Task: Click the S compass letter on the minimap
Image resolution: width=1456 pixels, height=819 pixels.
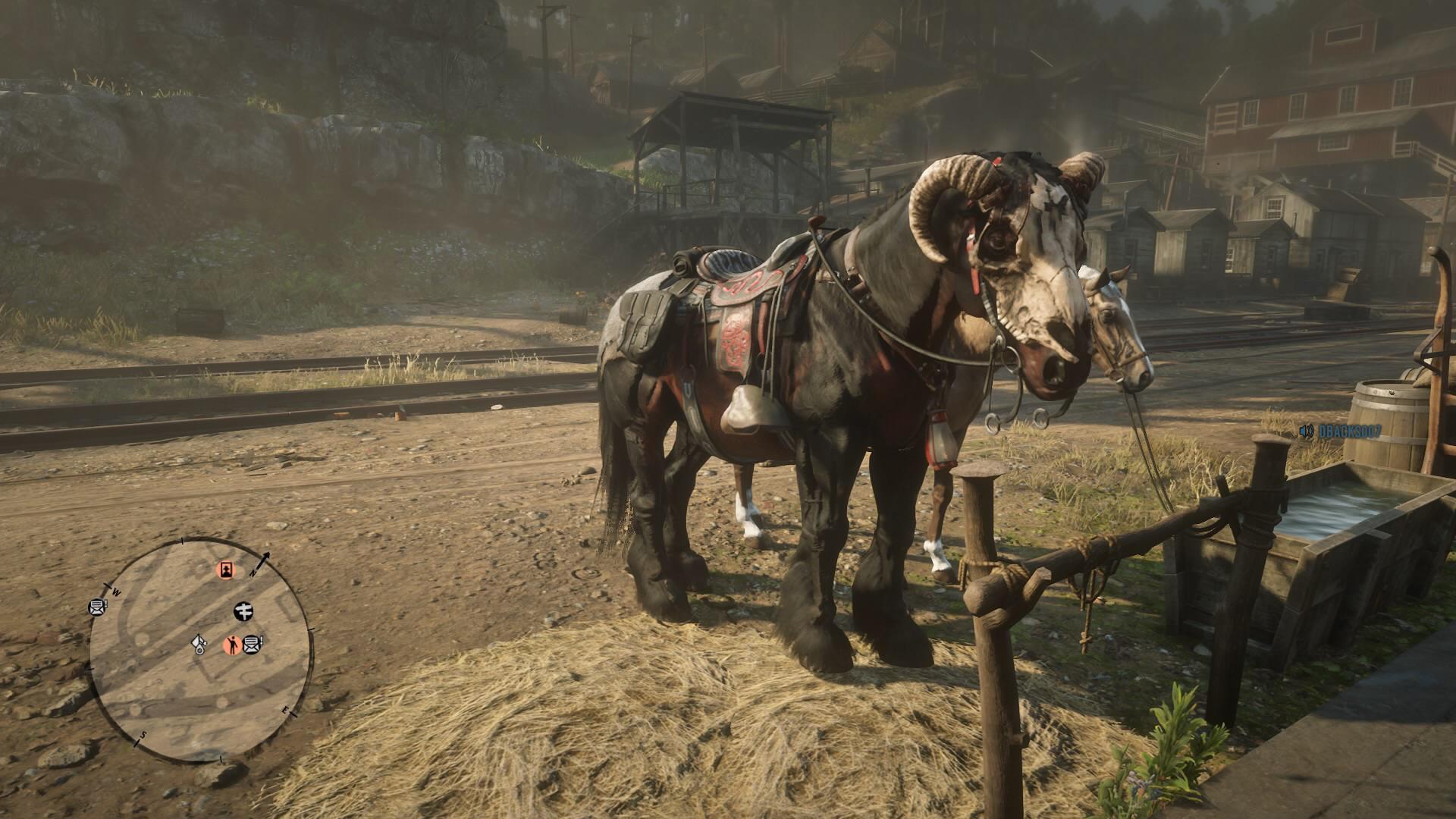Action: pos(143,736)
